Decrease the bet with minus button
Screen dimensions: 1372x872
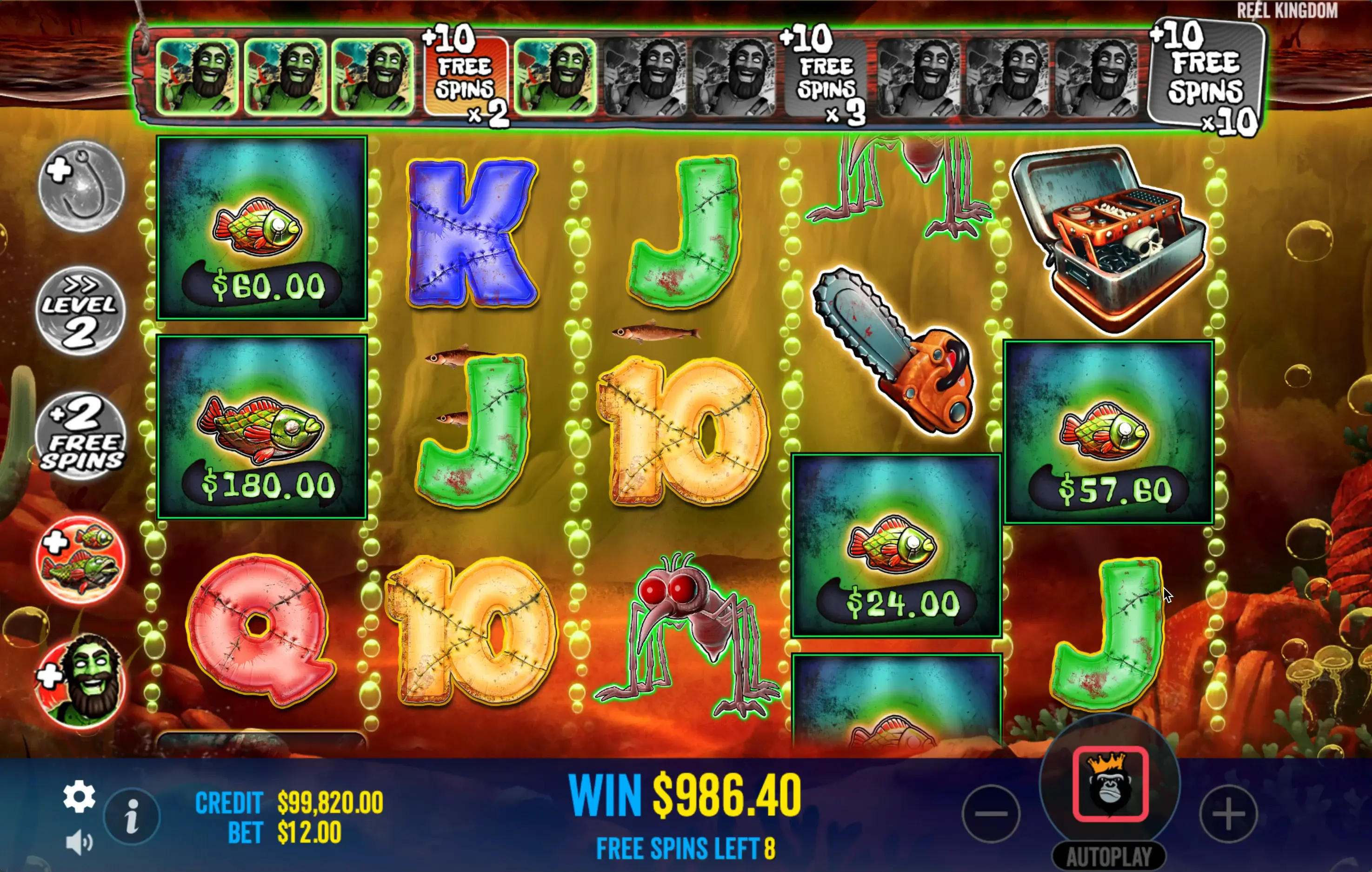(991, 813)
